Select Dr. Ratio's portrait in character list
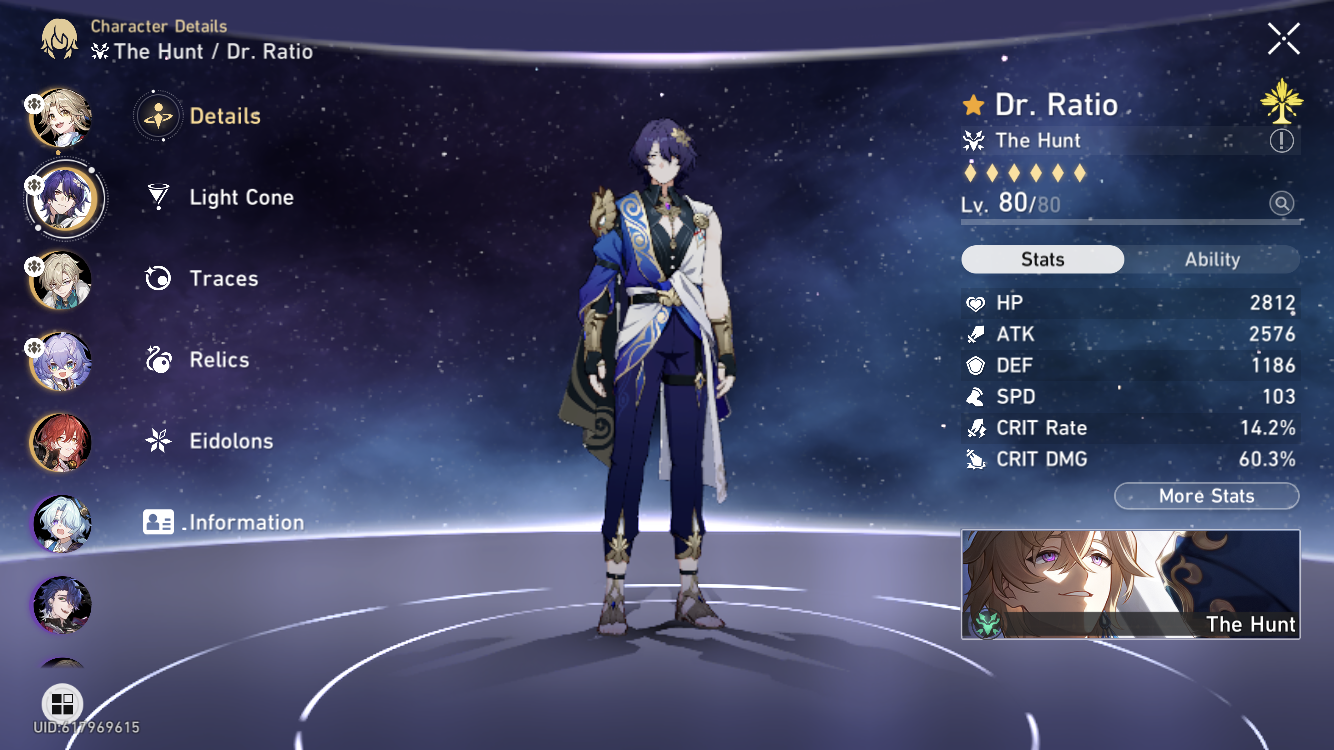 pos(62,199)
